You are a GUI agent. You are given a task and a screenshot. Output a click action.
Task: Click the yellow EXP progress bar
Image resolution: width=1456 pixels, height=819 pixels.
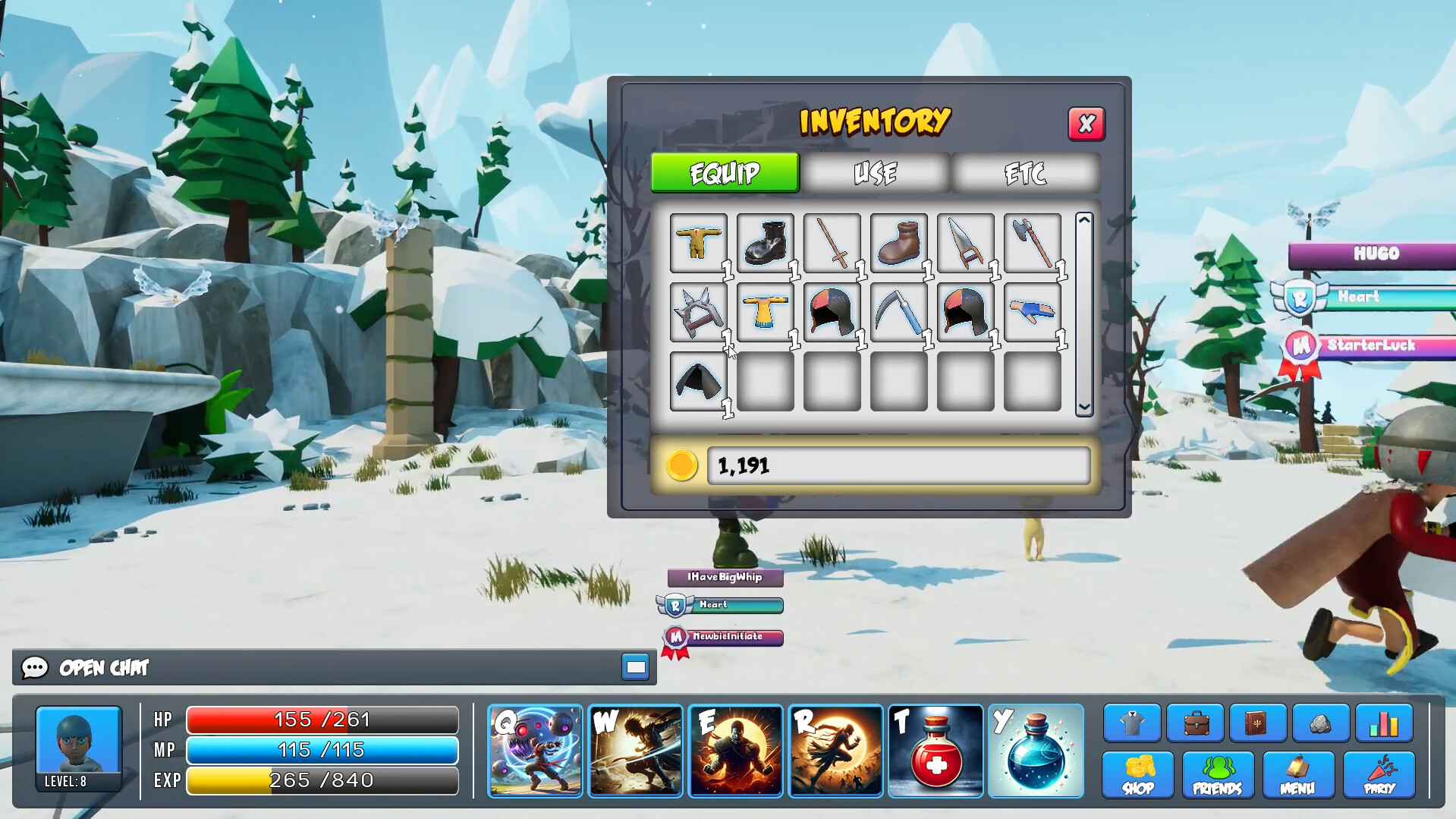point(322,780)
